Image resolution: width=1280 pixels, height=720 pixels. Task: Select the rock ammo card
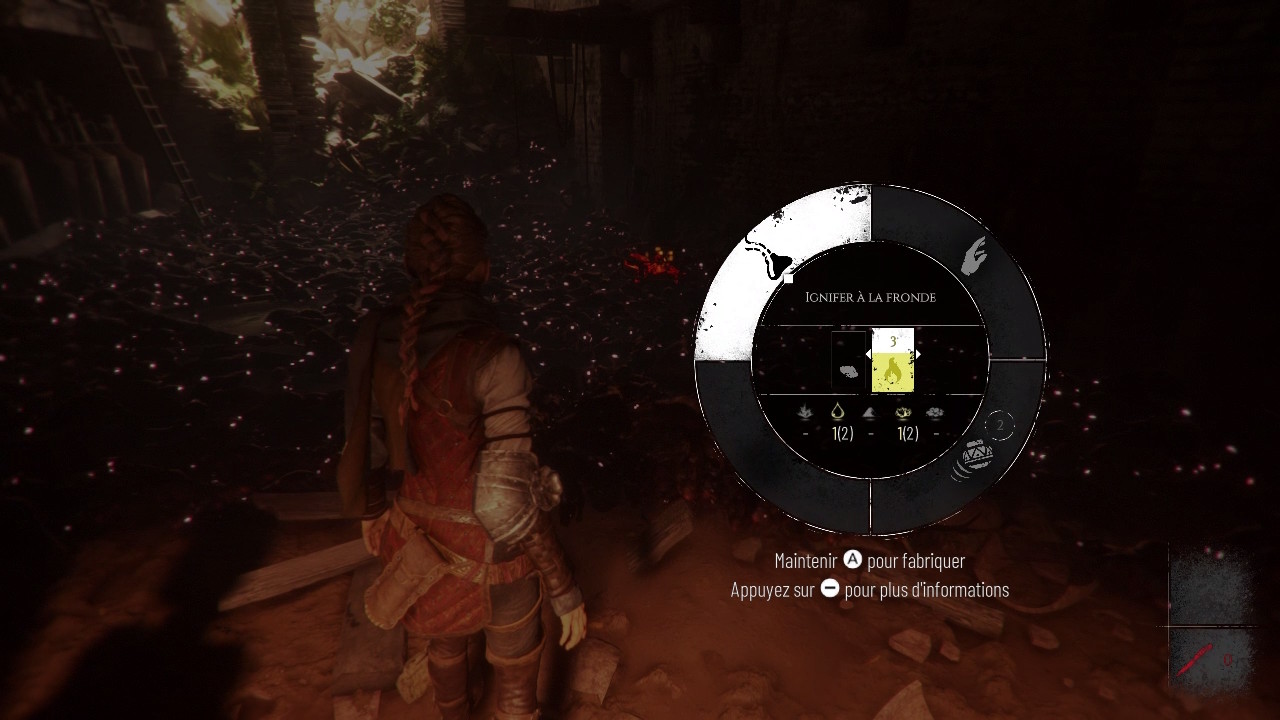848,362
